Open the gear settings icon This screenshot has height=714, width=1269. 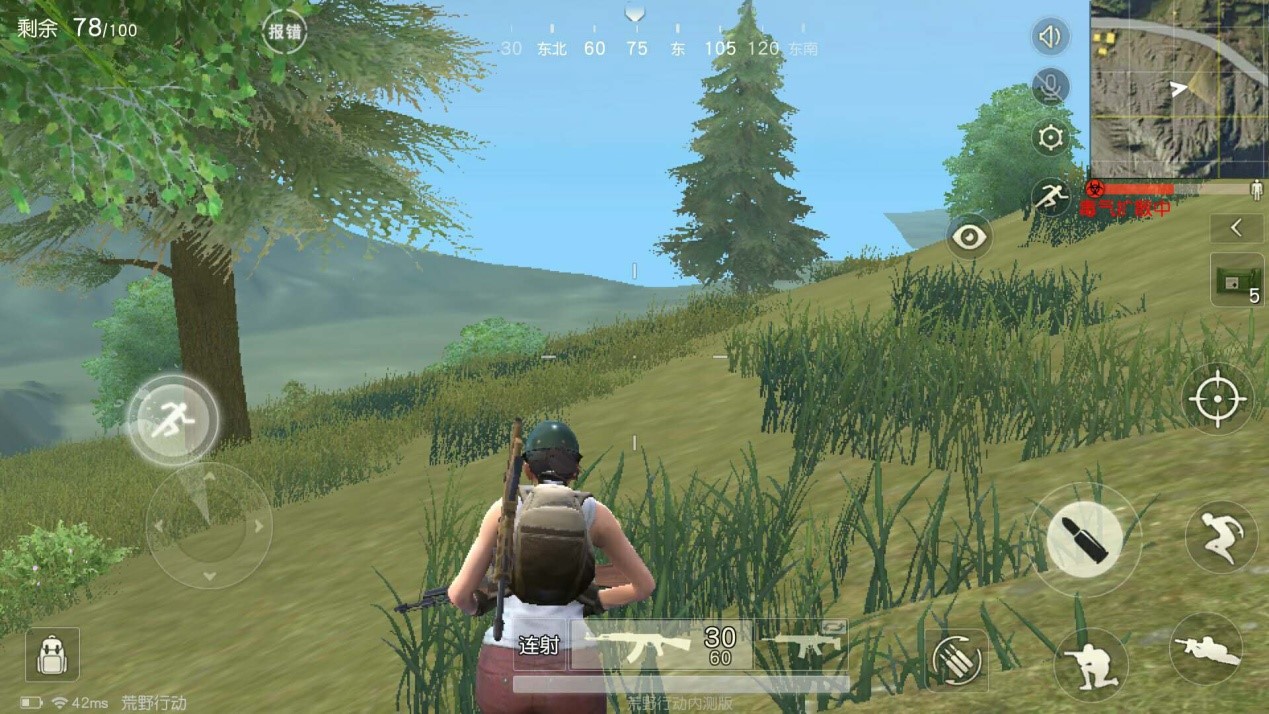tap(1050, 138)
